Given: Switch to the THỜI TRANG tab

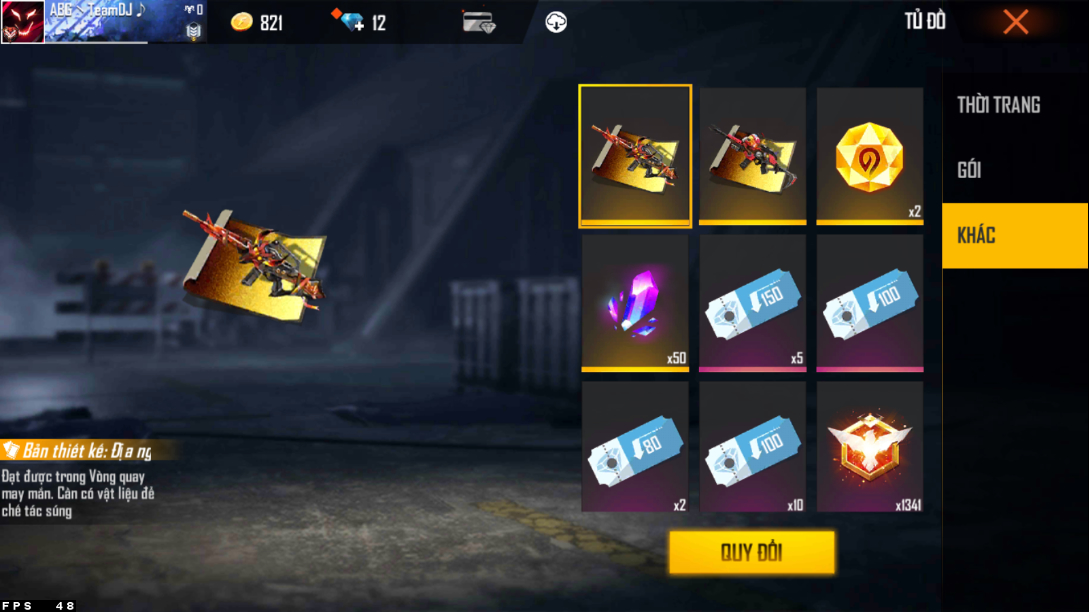Looking at the screenshot, I should [x=998, y=105].
